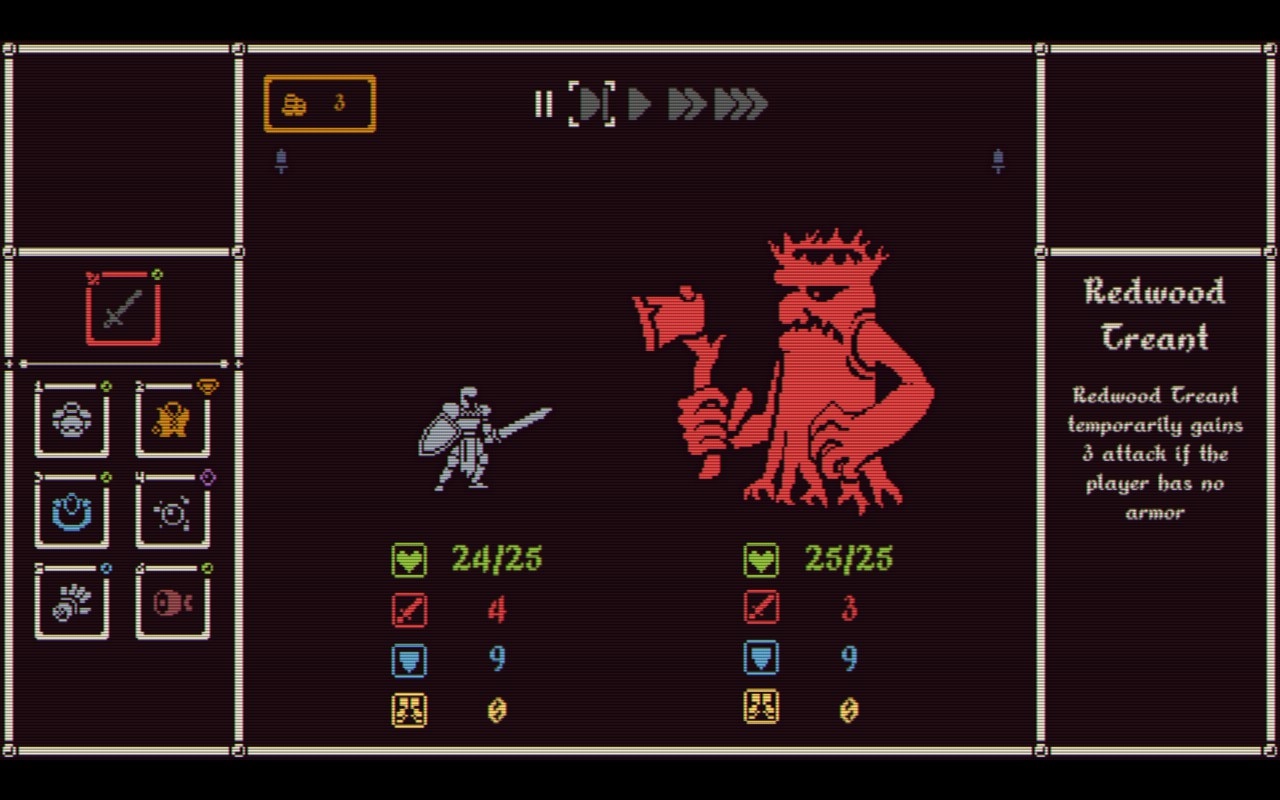
Task: Click the yellow speed stat icon
Action: pos(409,710)
